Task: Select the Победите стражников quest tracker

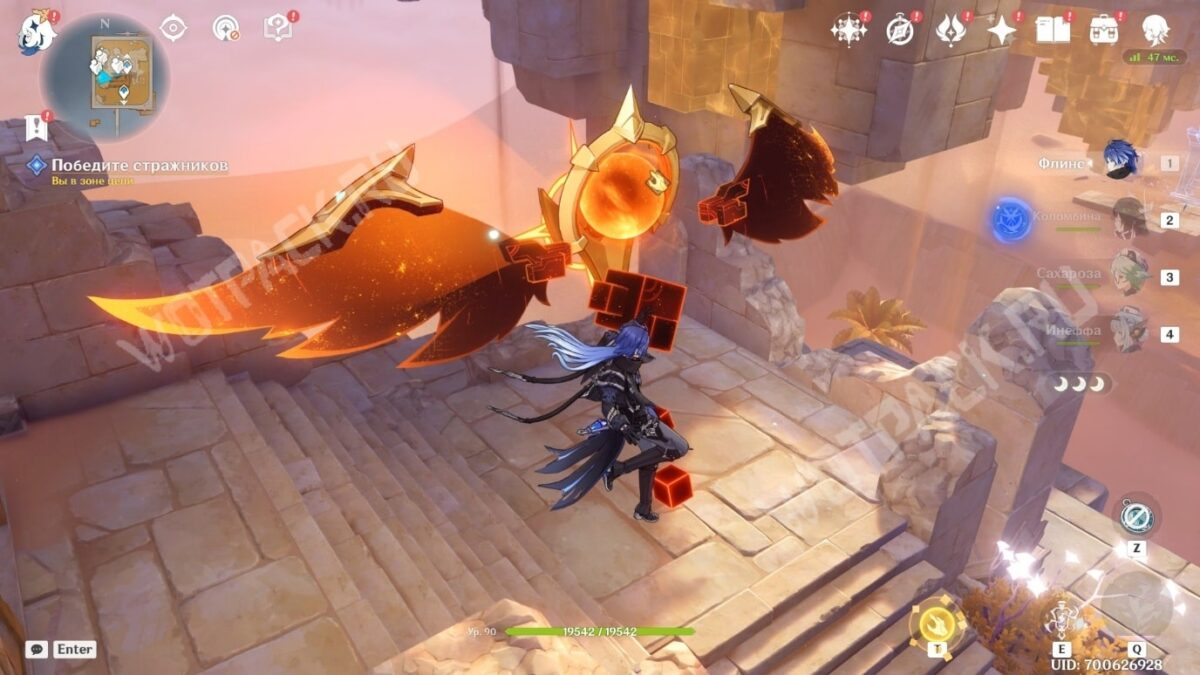Action: tap(127, 165)
